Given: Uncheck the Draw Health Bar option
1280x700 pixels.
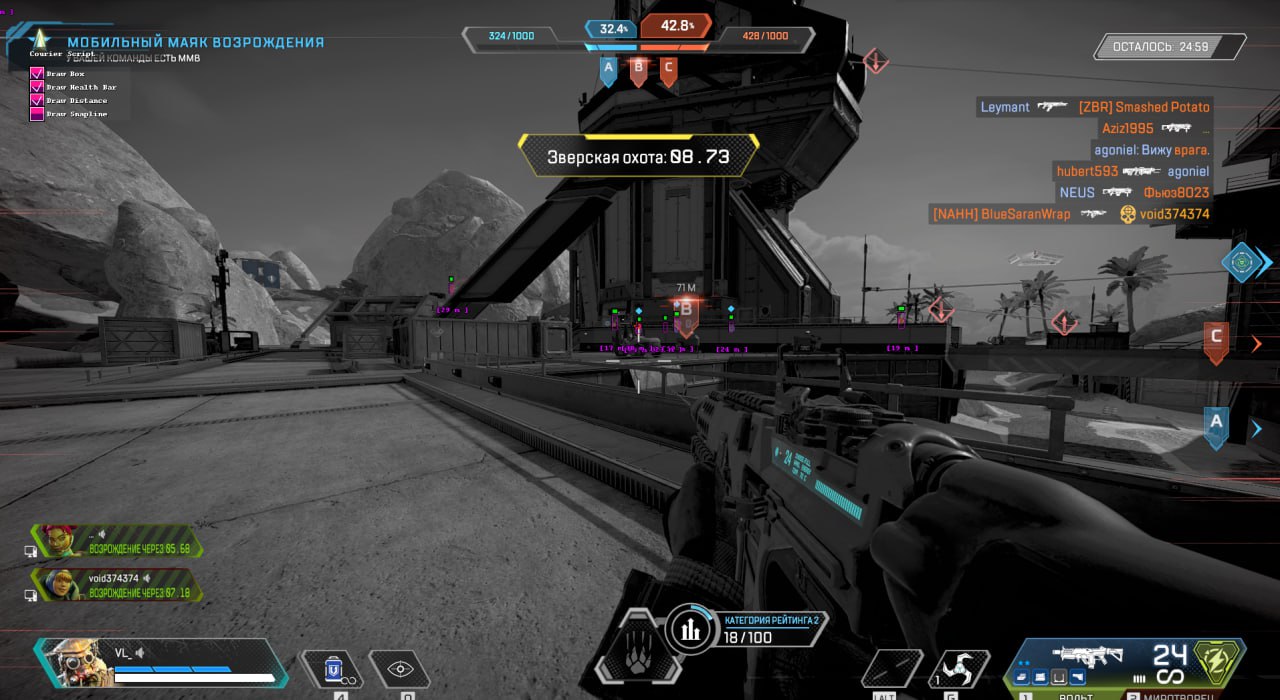Looking at the screenshot, I should click(37, 87).
